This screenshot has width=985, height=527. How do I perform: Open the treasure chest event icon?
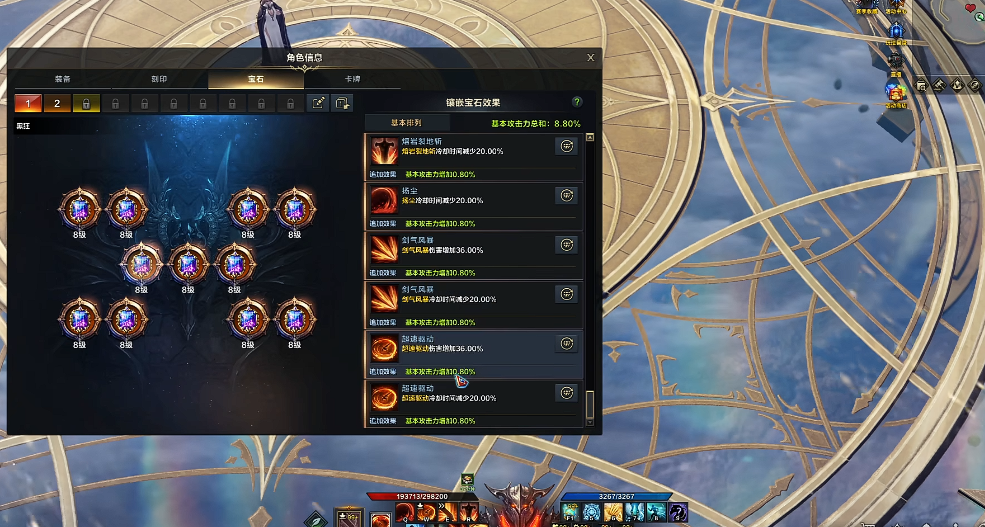895,90
